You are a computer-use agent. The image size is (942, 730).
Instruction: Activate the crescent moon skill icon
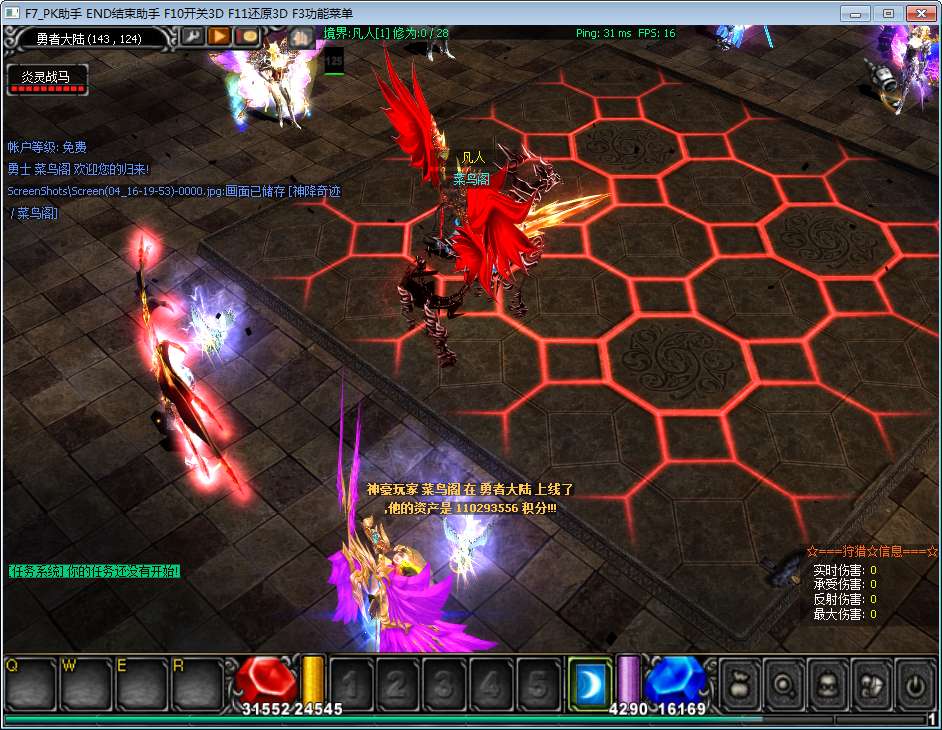click(x=588, y=685)
